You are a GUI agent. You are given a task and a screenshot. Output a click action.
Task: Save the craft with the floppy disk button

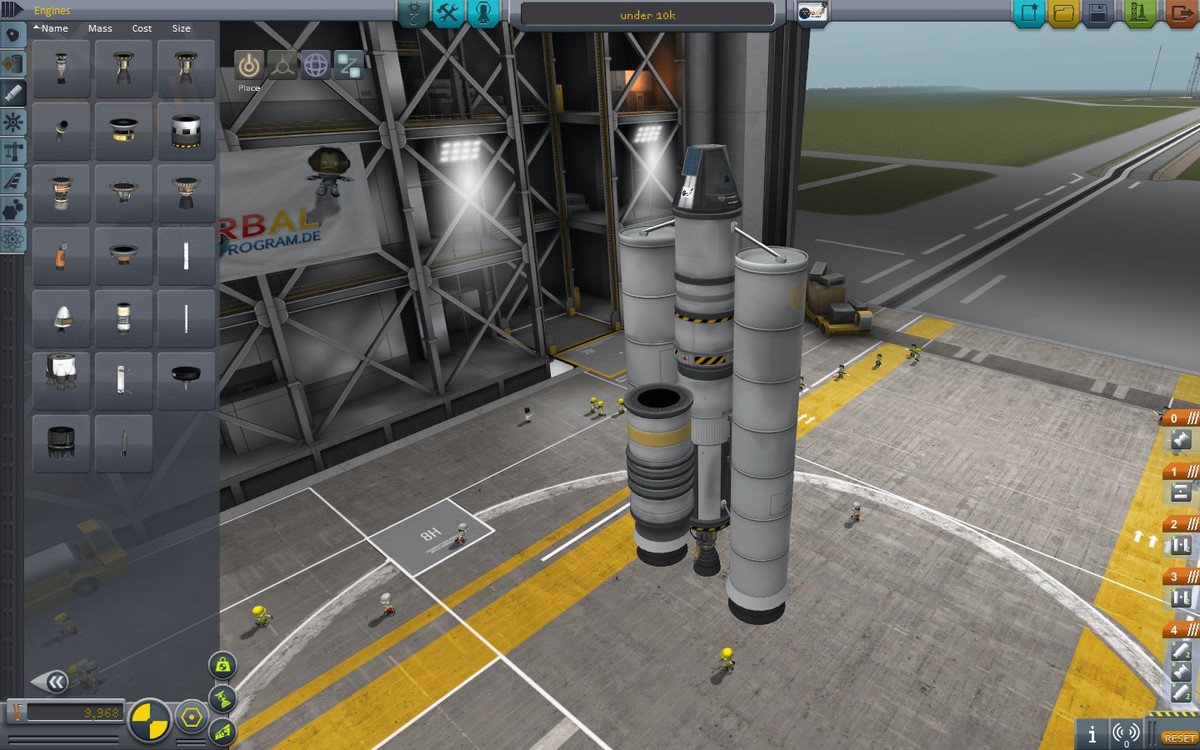1099,14
